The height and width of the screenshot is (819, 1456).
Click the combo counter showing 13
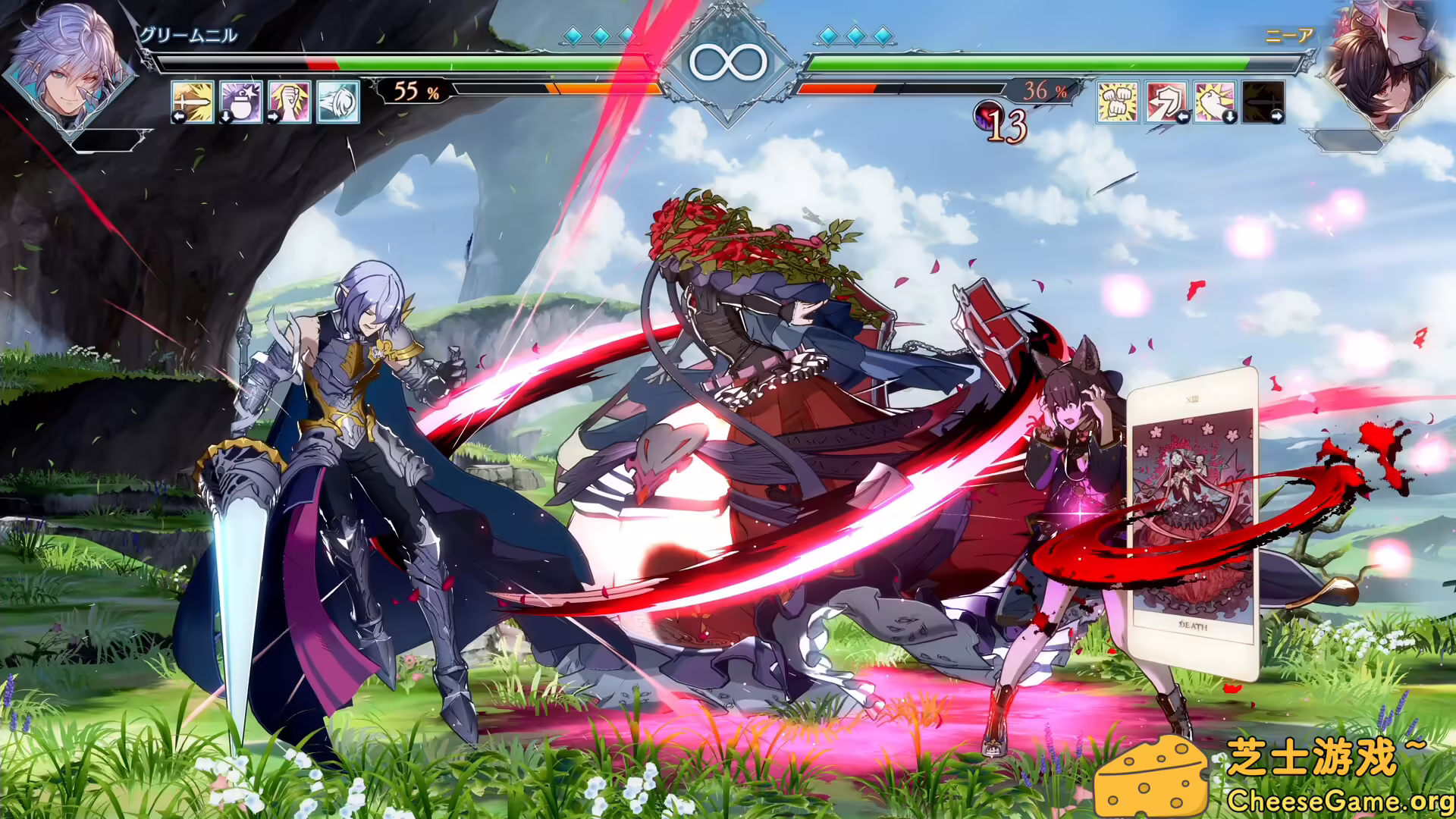tap(1003, 121)
